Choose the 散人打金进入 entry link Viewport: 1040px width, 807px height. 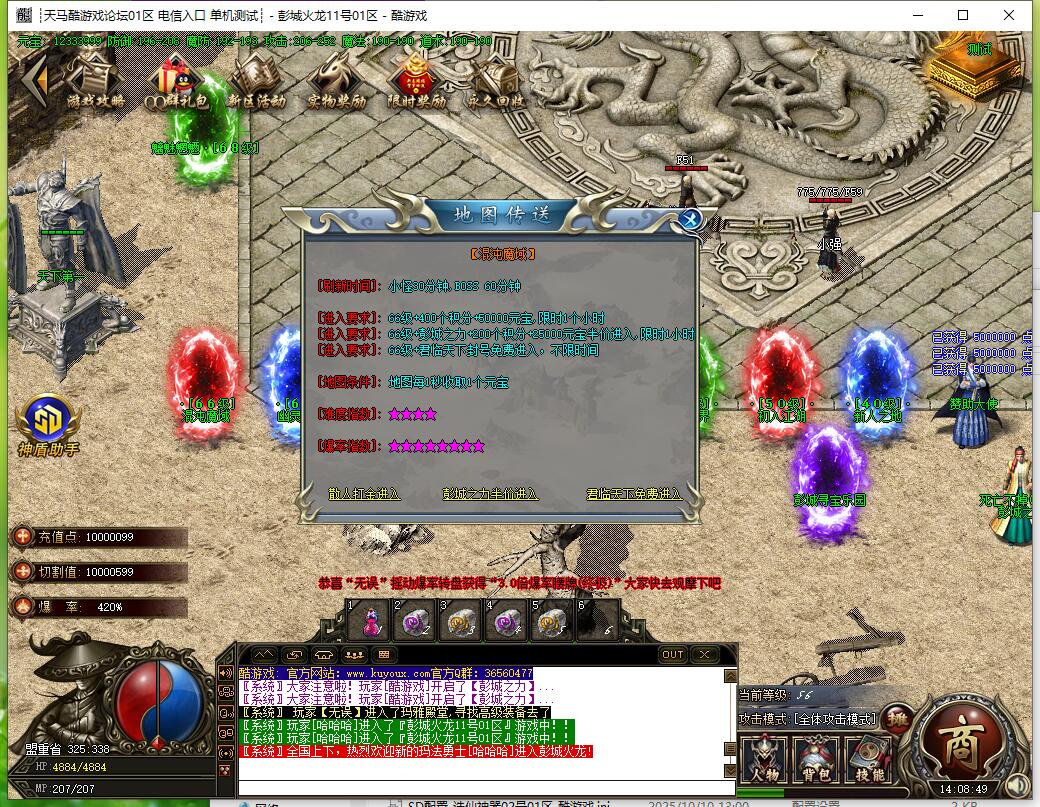(x=363, y=493)
